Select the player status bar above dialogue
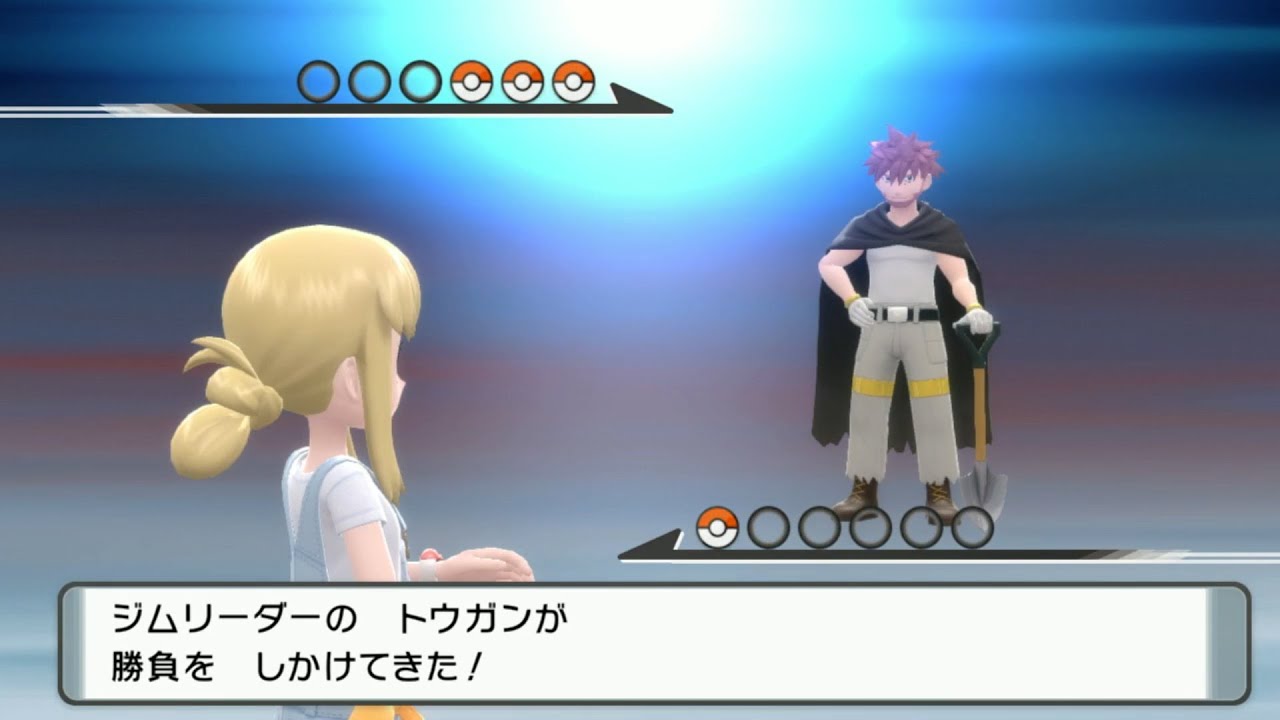Viewport: 1280px width, 720px height. coord(880,550)
